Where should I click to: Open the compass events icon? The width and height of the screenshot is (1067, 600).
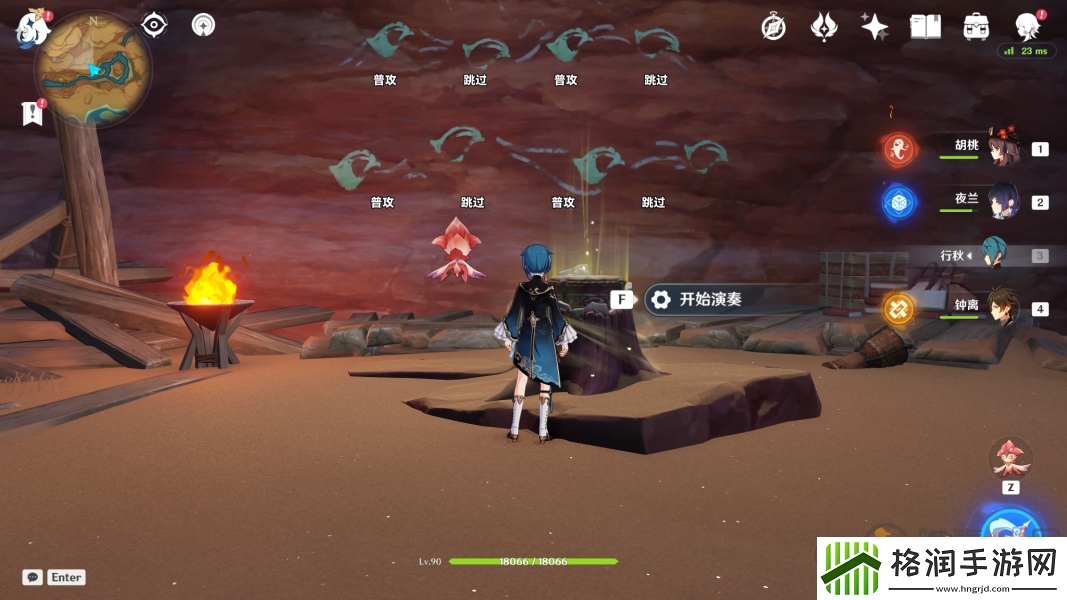pyautogui.click(x=773, y=27)
